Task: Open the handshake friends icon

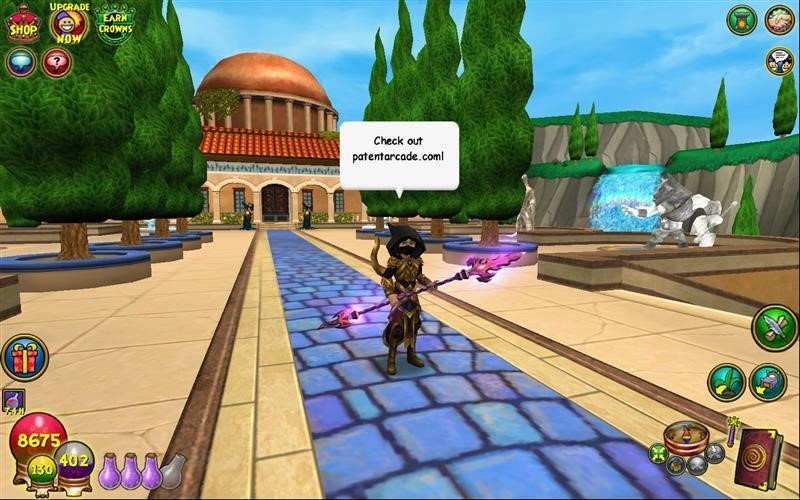Action: click(x=780, y=19)
